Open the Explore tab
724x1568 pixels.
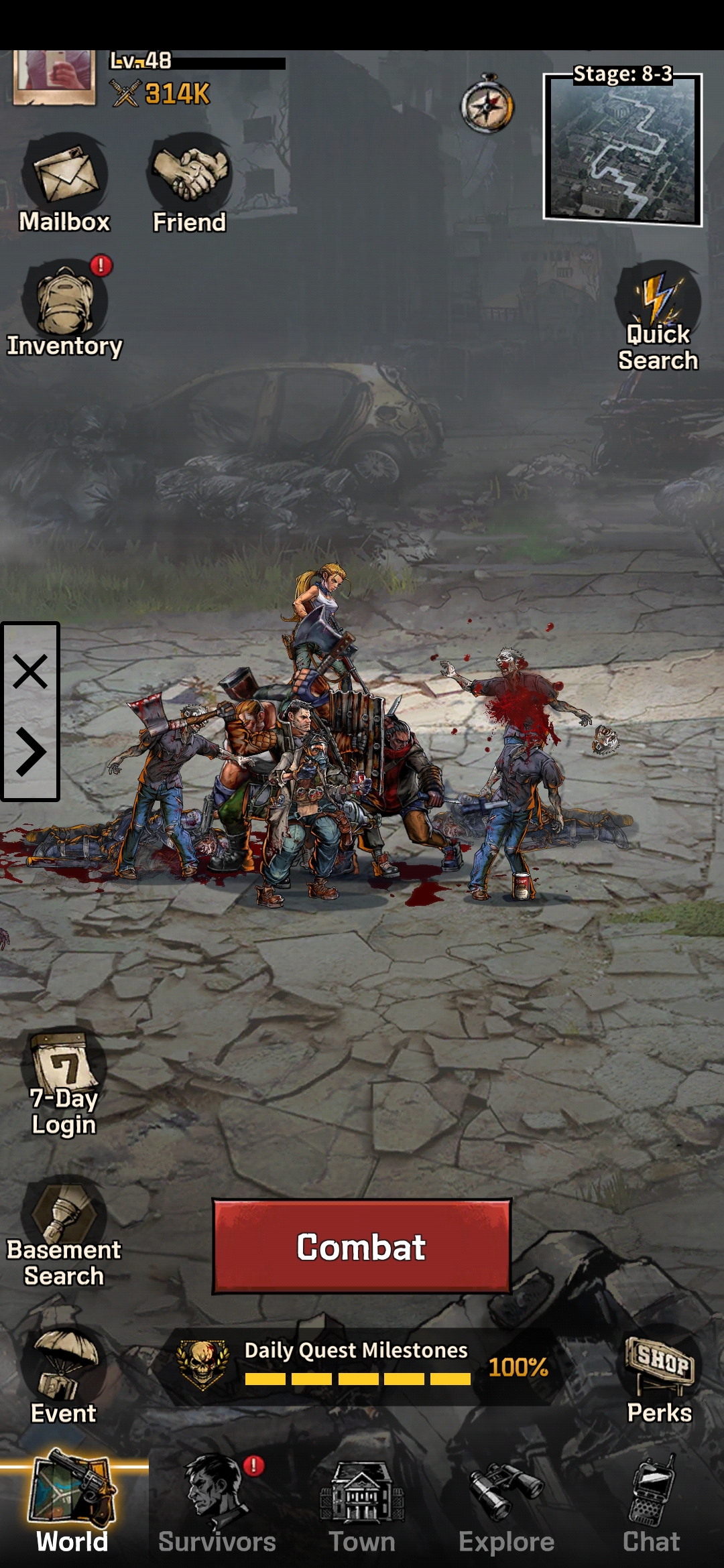coord(507,1504)
